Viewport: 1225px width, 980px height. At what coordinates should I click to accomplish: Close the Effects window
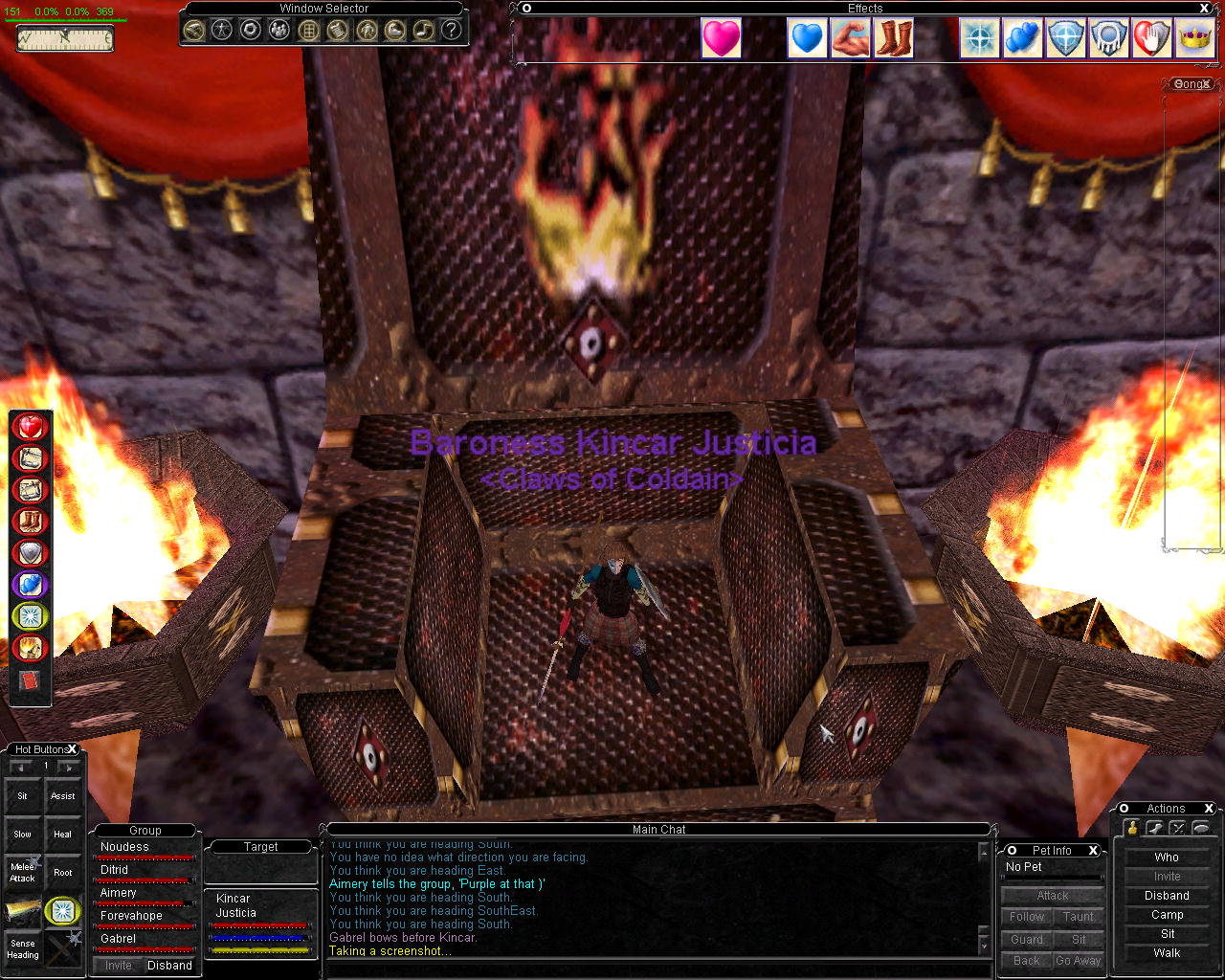click(1204, 9)
